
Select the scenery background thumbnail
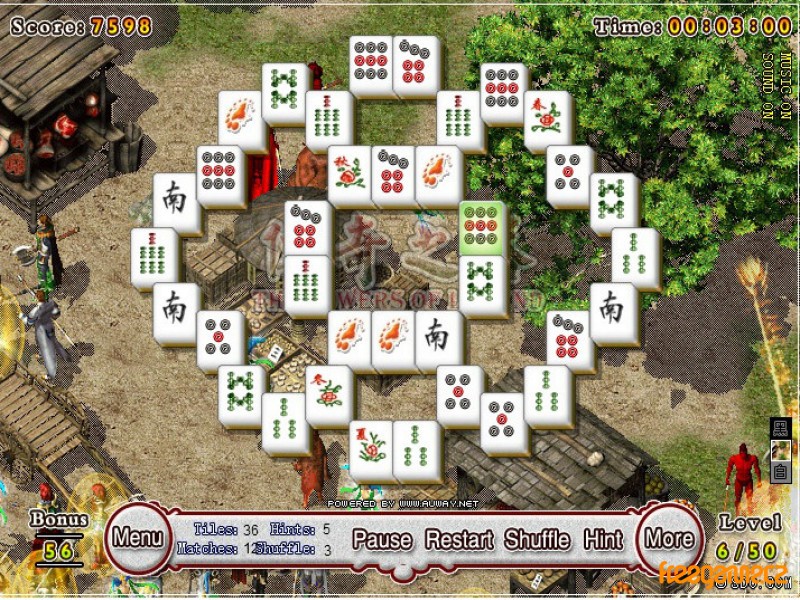[779, 451]
